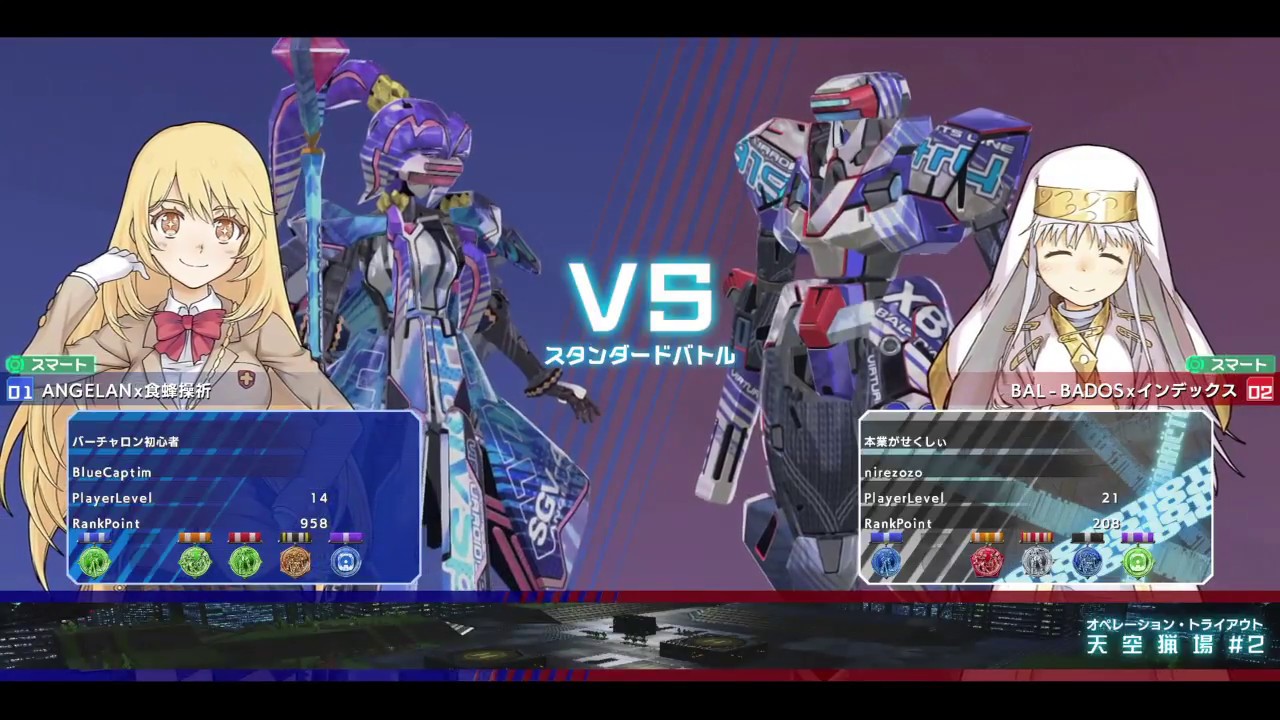Screen dimensions: 1280x720
Task: Click the silver medal on the right panel
Action: (x=1036, y=563)
